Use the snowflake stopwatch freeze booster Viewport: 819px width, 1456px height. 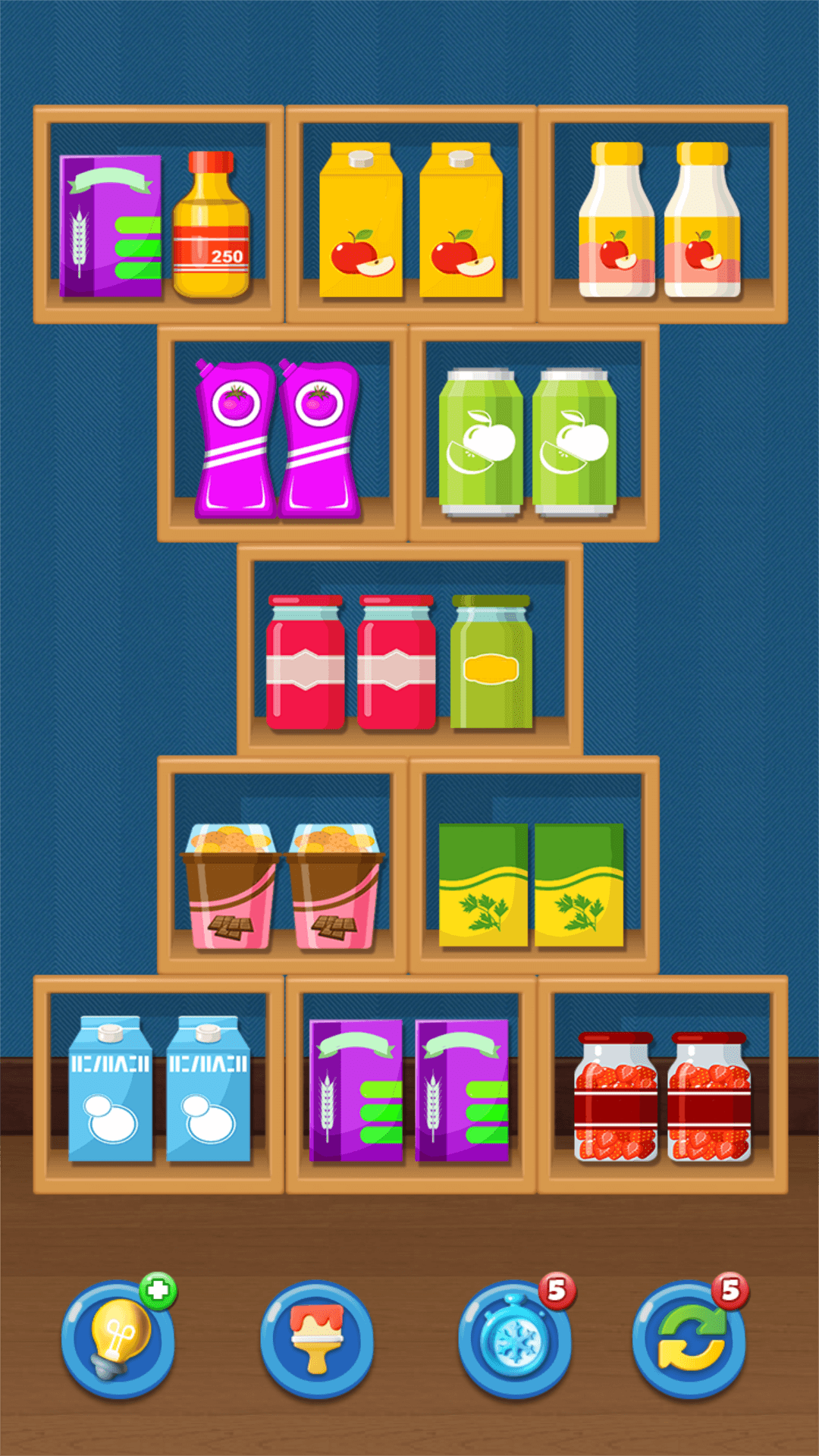coord(515,1339)
